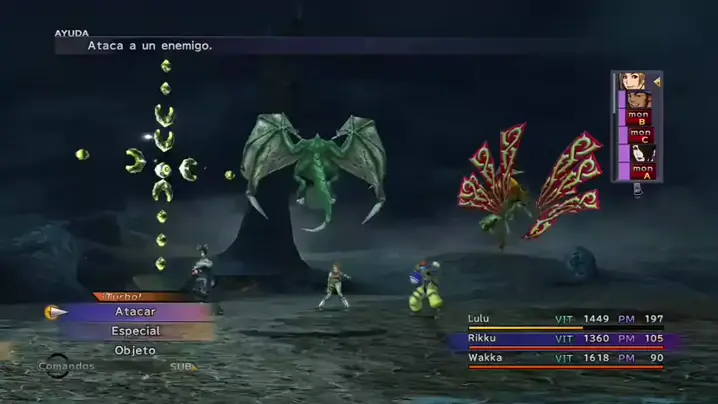Choose Especial from the battle menu

coord(135,331)
